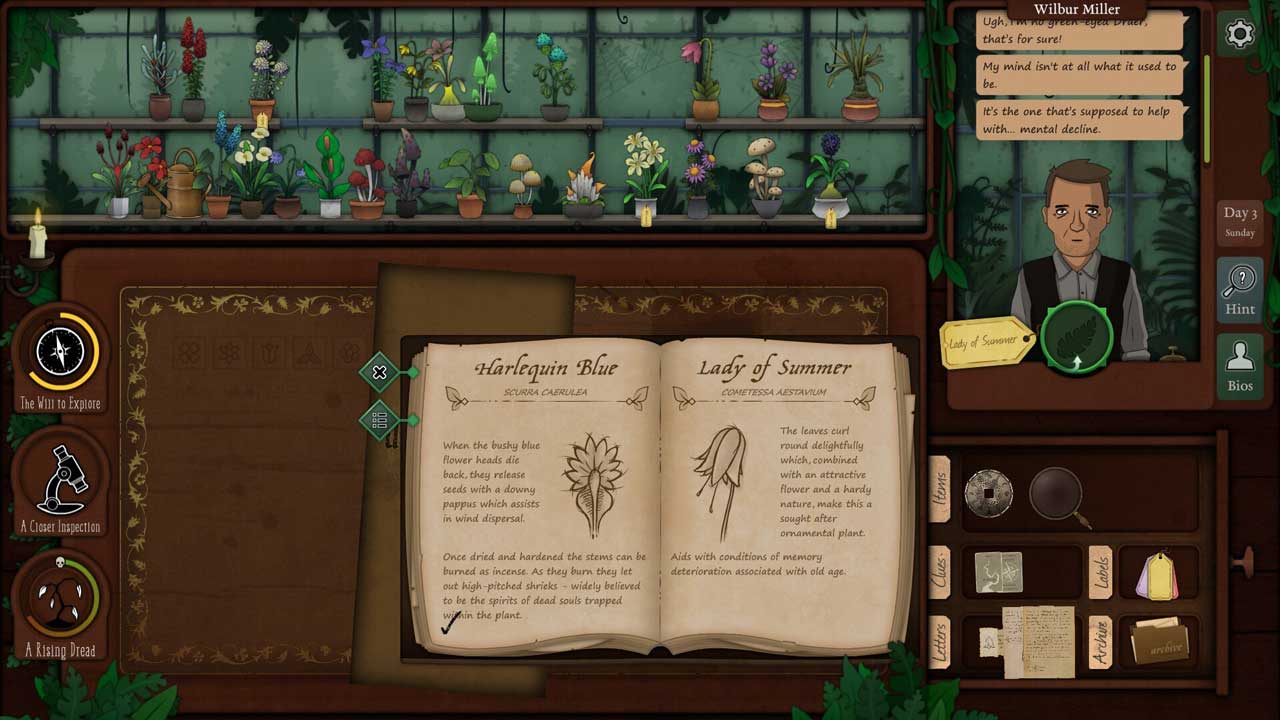Screen dimensions: 1280x720
Task: Select the magnifying glass item
Action: 1058,495
